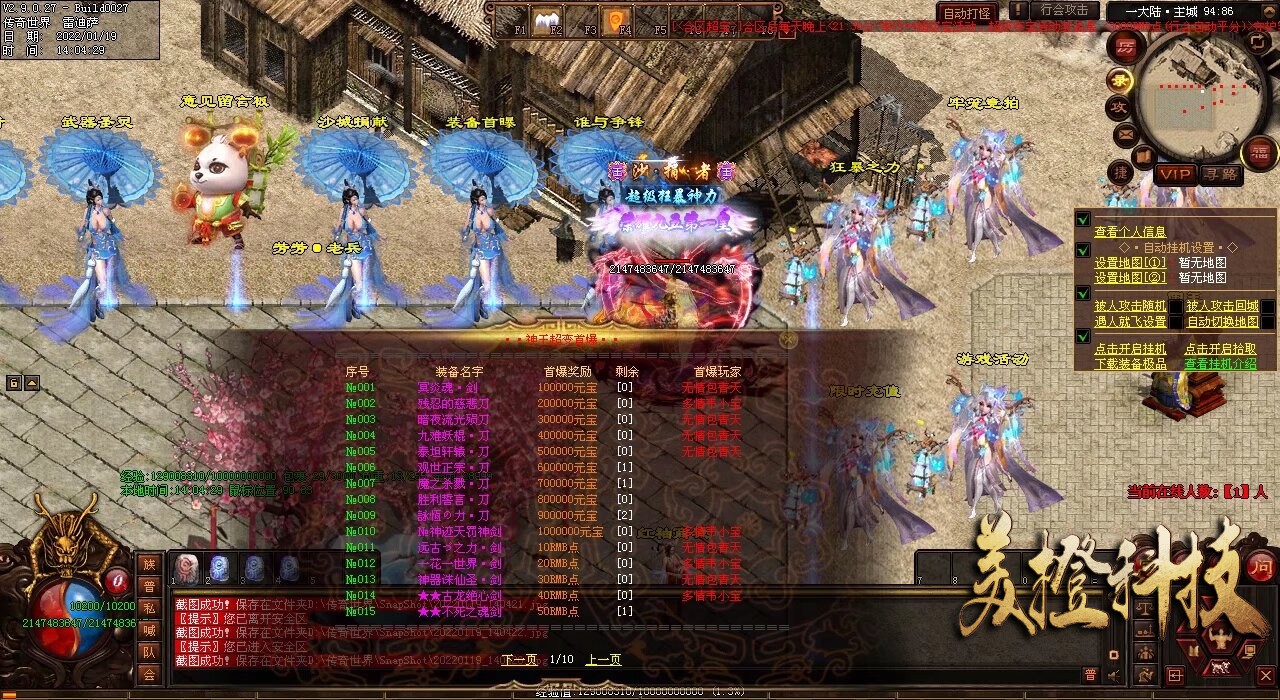The image size is (1280, 700).
Task: Activate 寻路 pathfinding button
Action: click(x=1219, y=174)
